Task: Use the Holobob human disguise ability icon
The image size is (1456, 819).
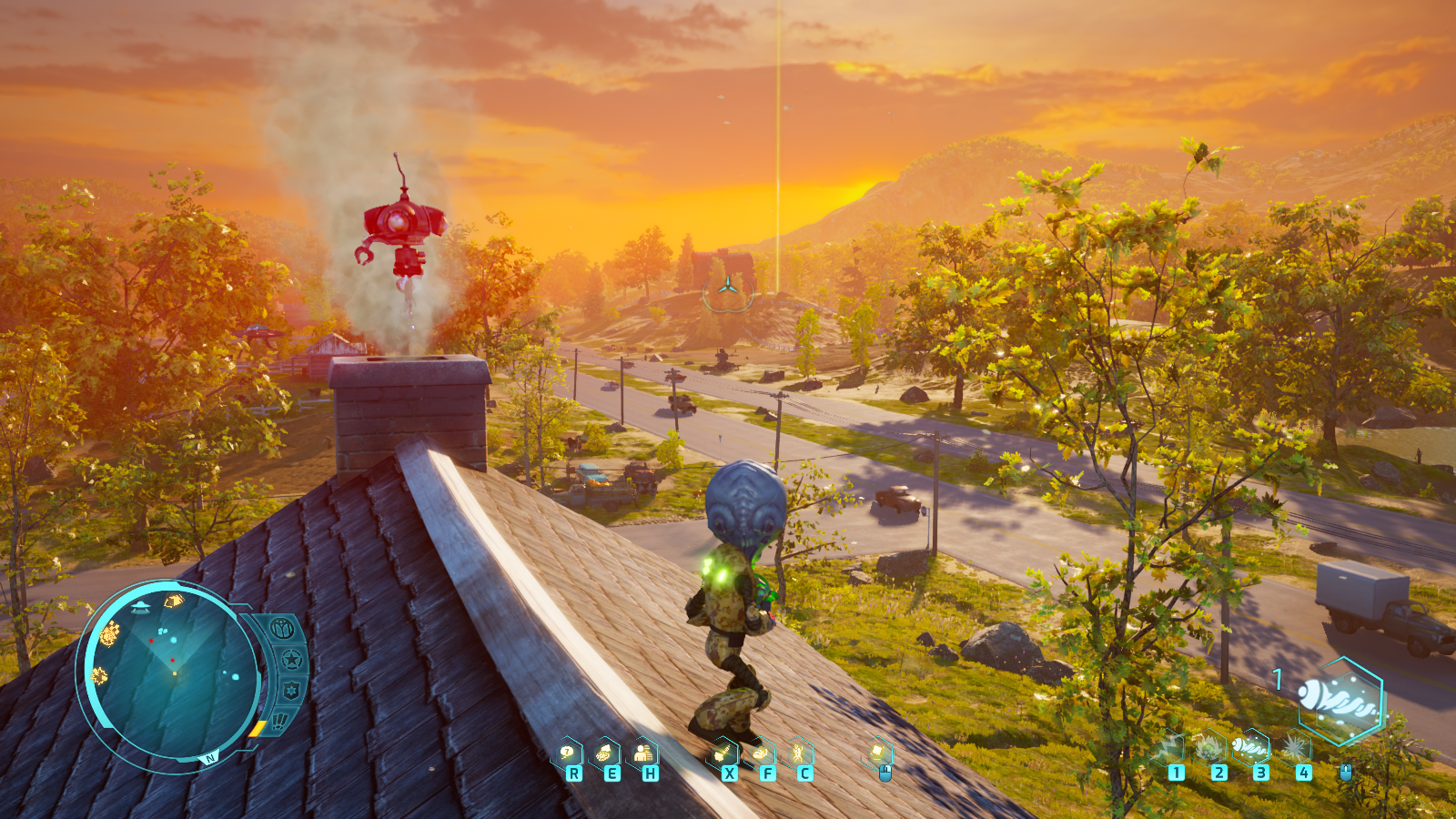Action: [644, 753]
